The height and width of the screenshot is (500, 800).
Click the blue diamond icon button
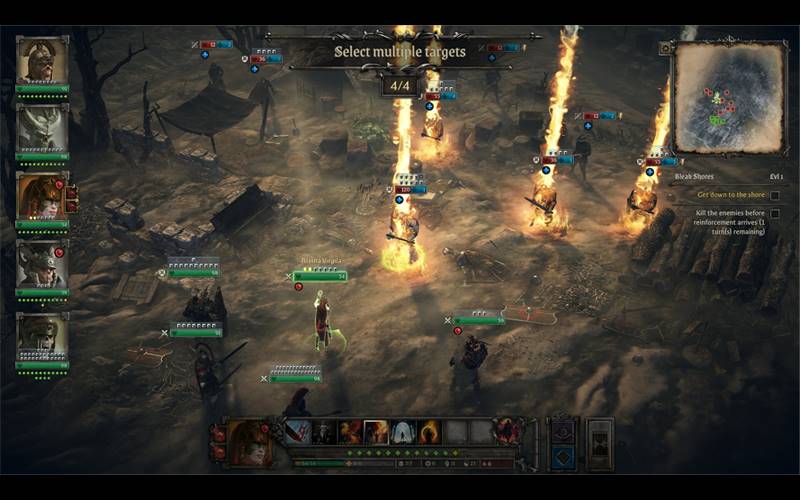tap(563, 457)
